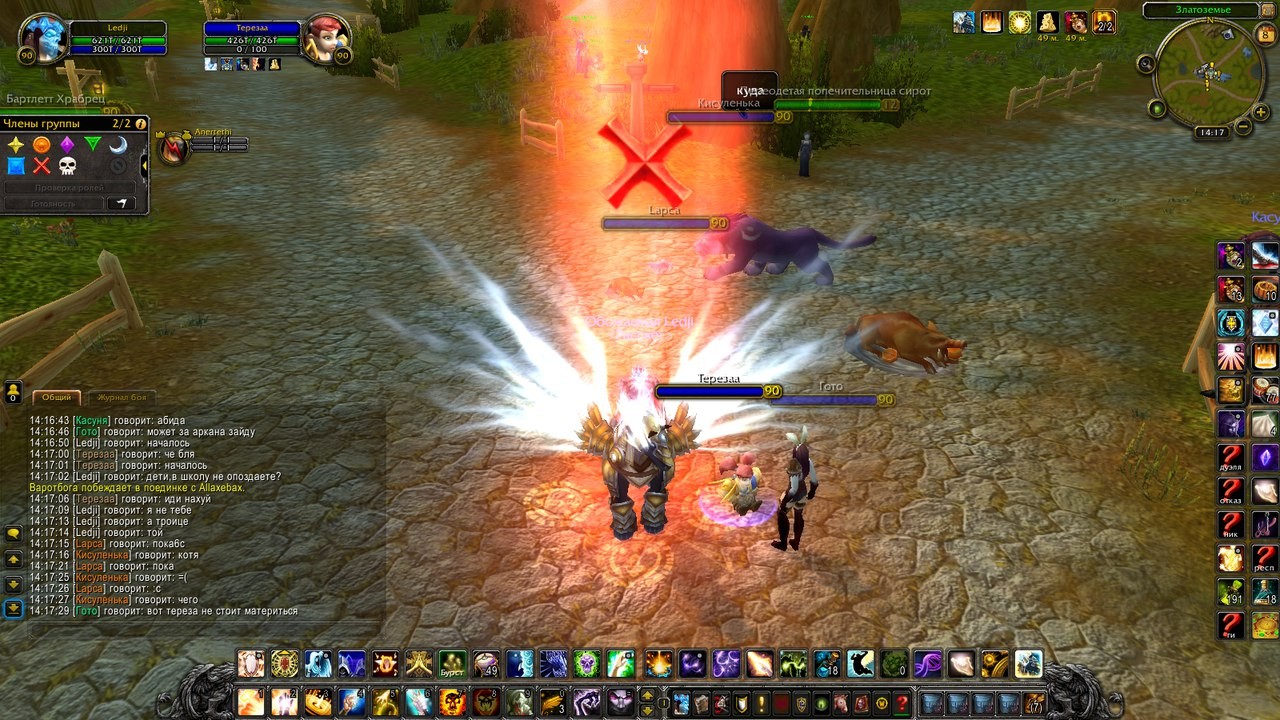Click Терезаа's target portrait

click(326, 39)
